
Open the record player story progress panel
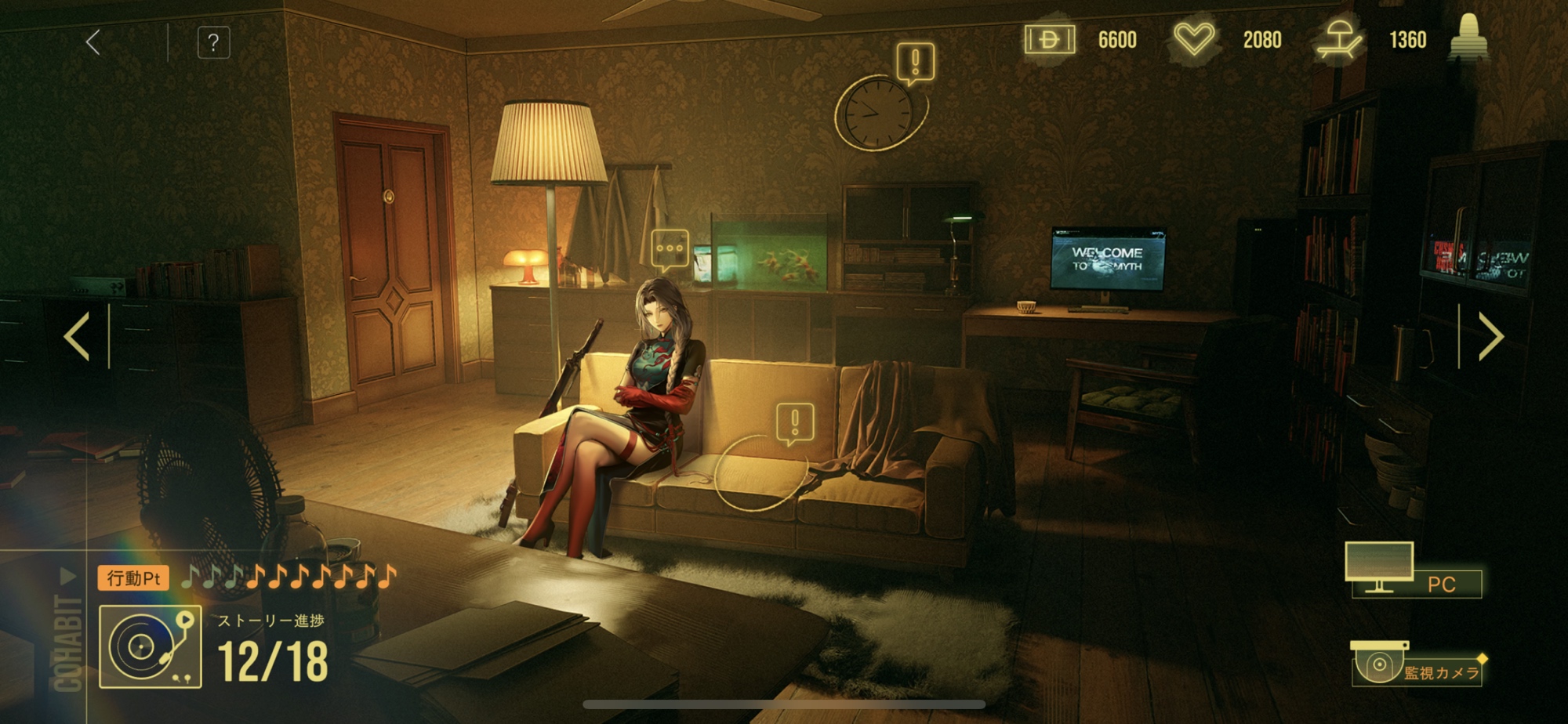coord(151,646)
